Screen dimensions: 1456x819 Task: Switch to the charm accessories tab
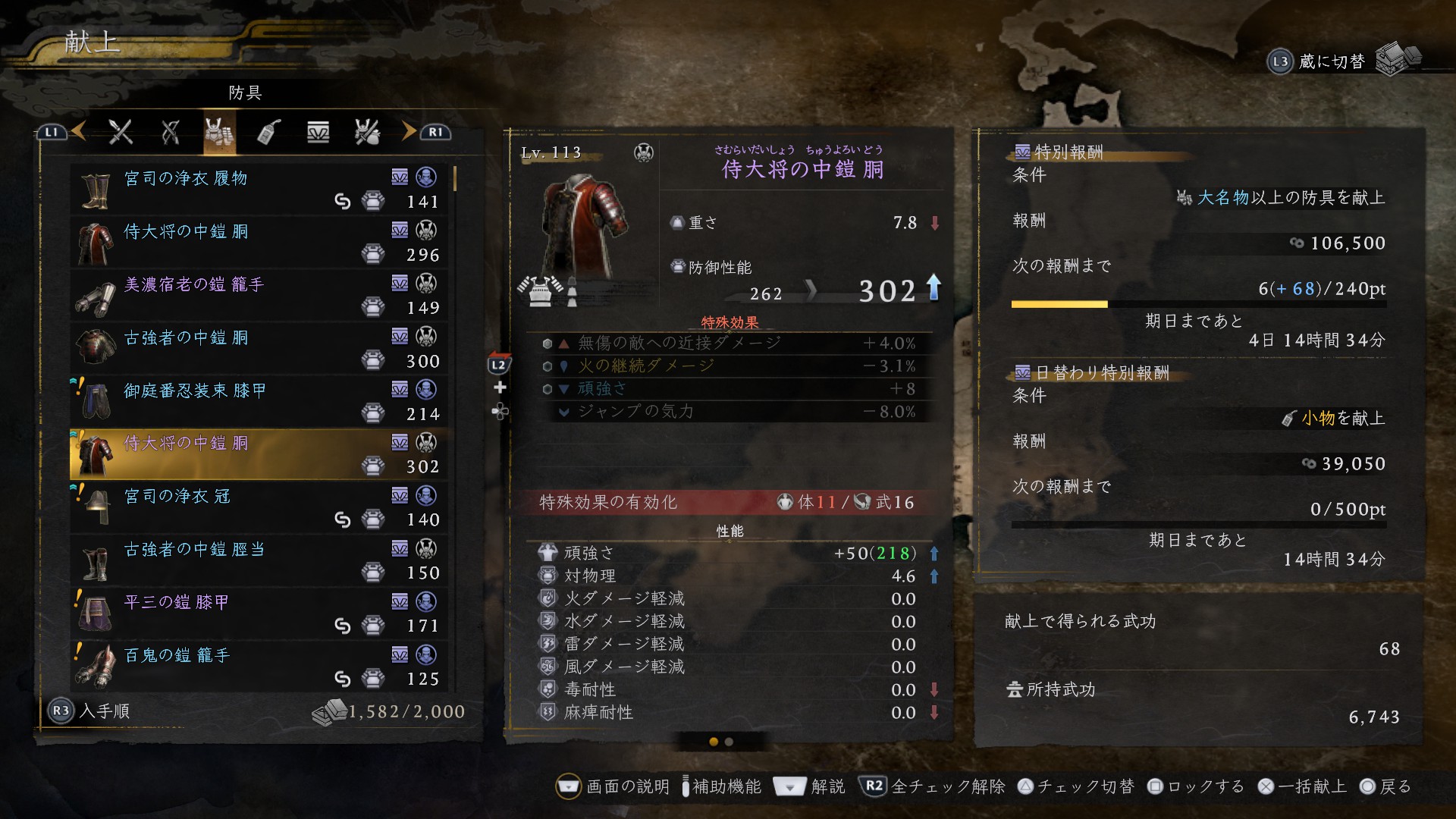[268, 133]
